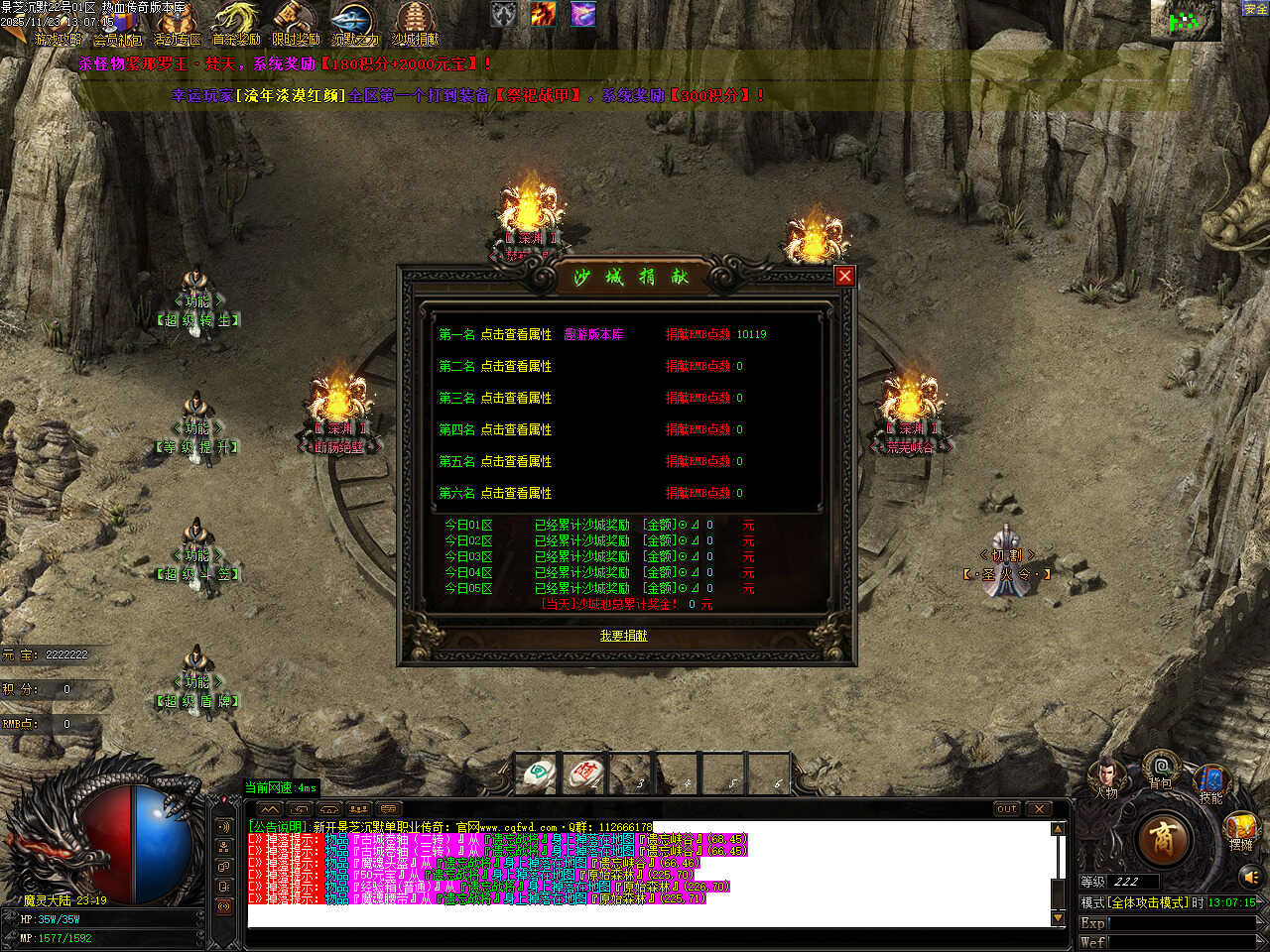Open the 游戏攻略 game guide
This screenshot has width=1270, height=952.
58,28
